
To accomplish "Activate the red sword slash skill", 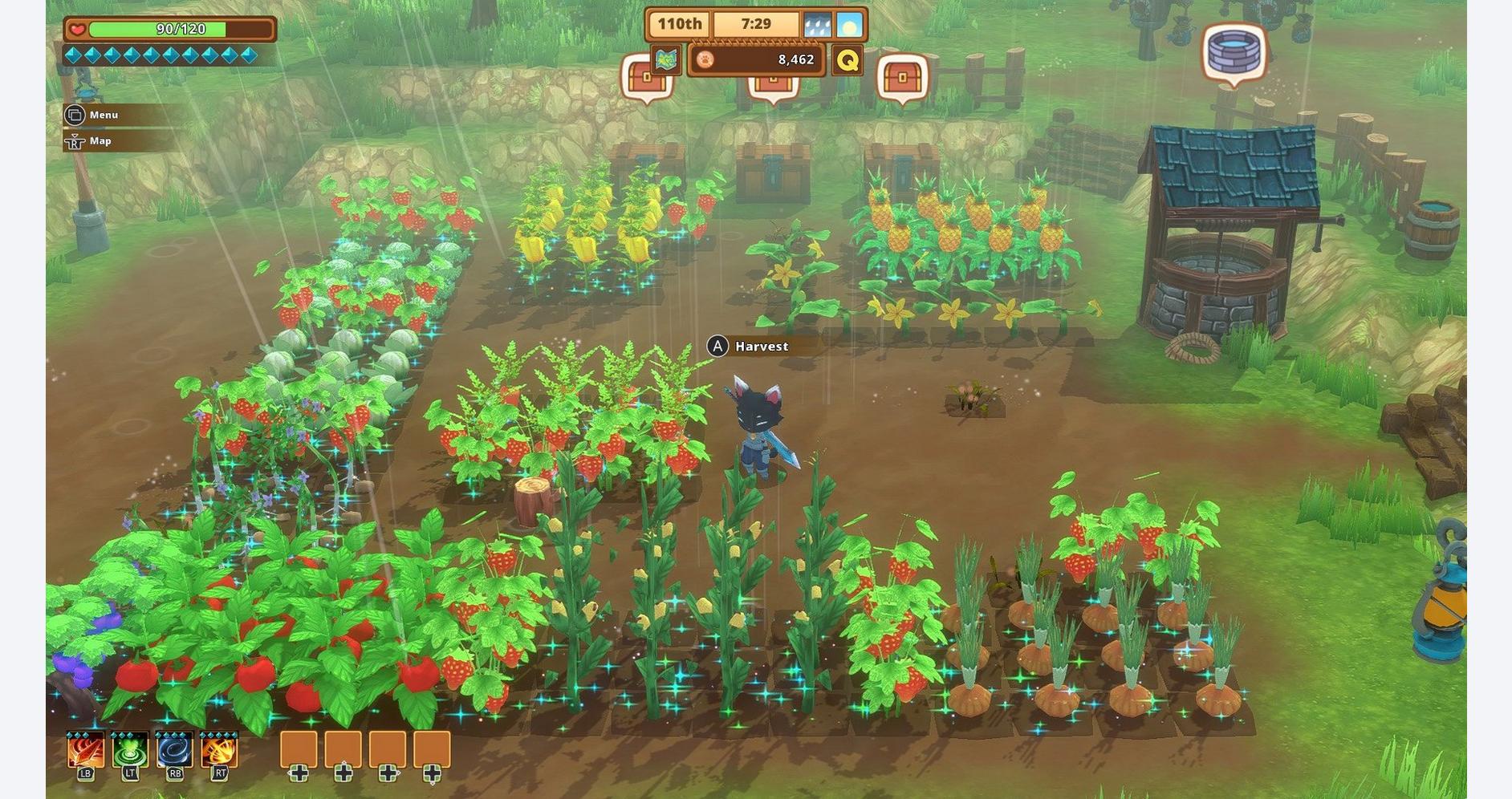I will (85, 750).
